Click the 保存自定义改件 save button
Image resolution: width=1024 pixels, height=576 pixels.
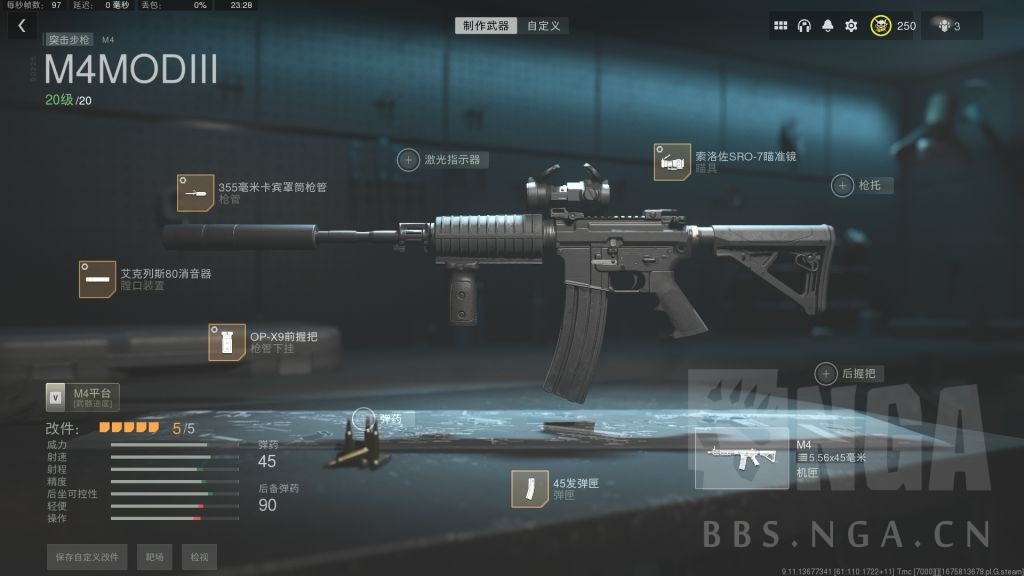click(88, 557)
